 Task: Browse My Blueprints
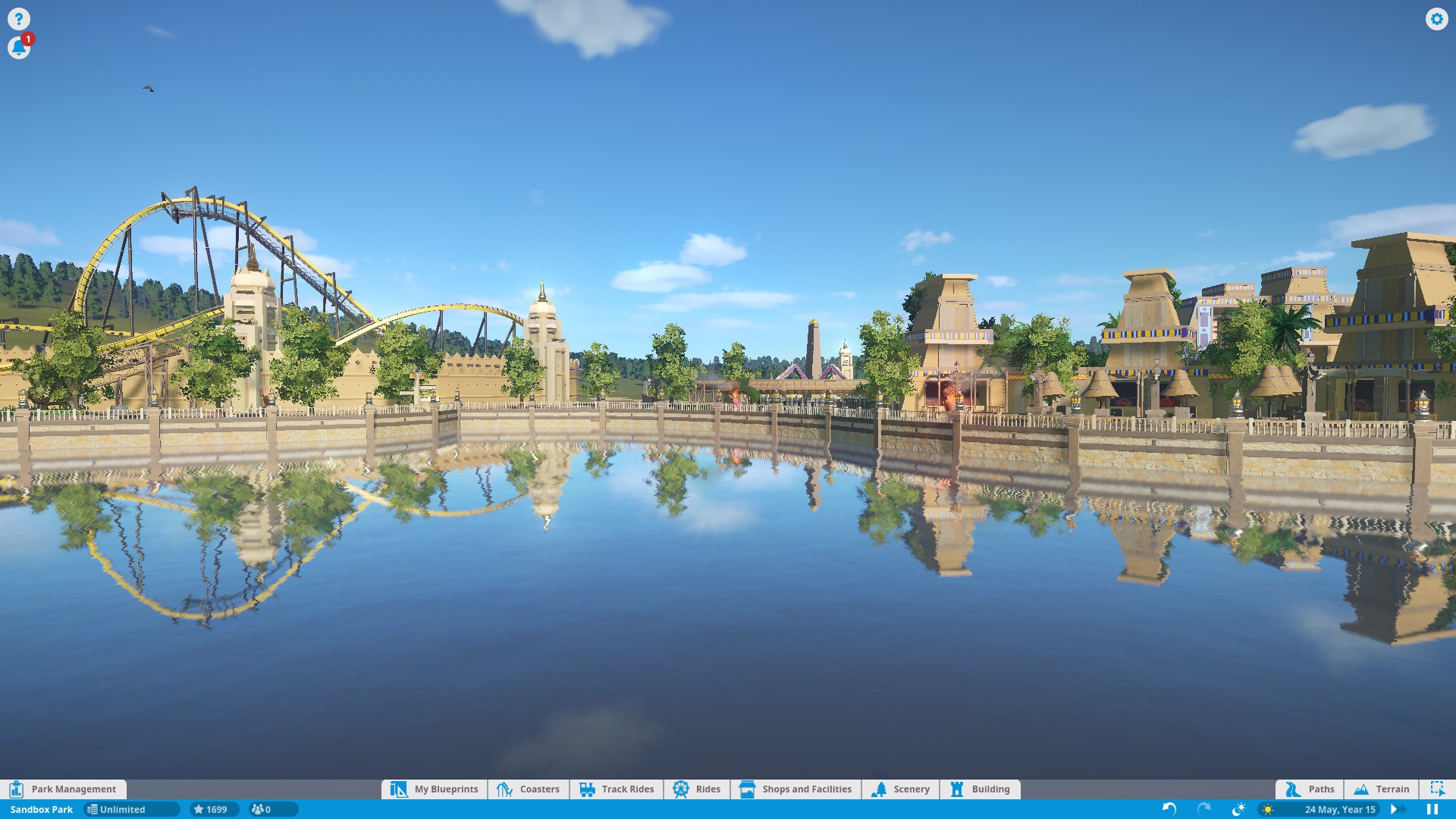tap(435, 789)
